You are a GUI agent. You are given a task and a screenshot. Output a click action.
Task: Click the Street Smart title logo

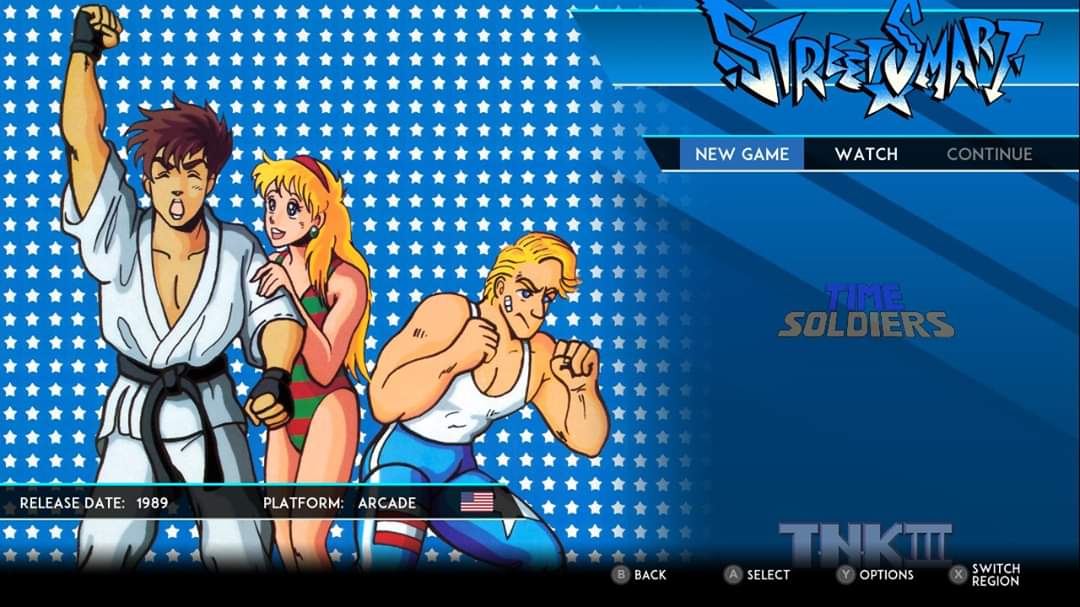pos(866,56)
